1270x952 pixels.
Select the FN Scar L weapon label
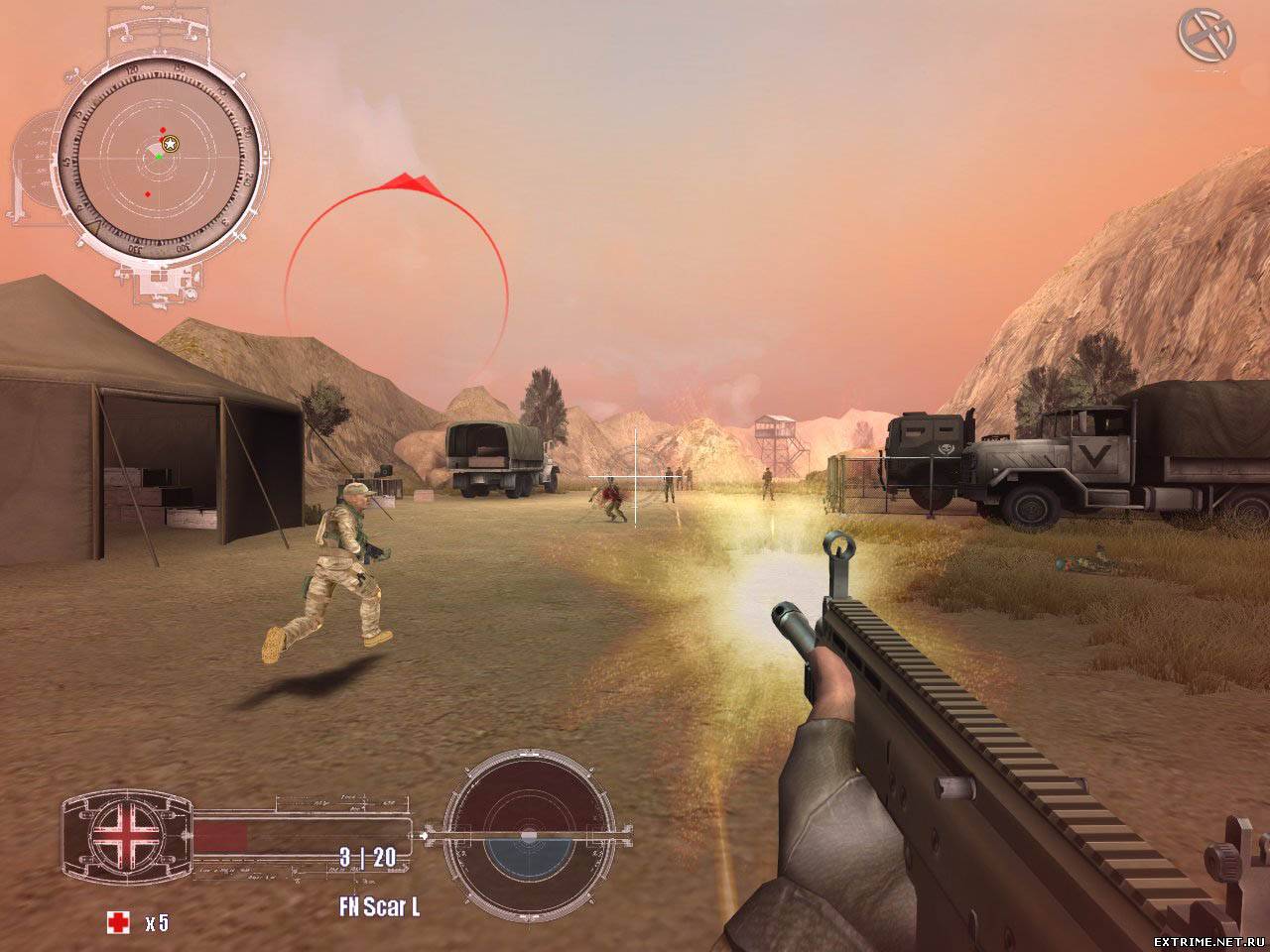pos(380,906)
